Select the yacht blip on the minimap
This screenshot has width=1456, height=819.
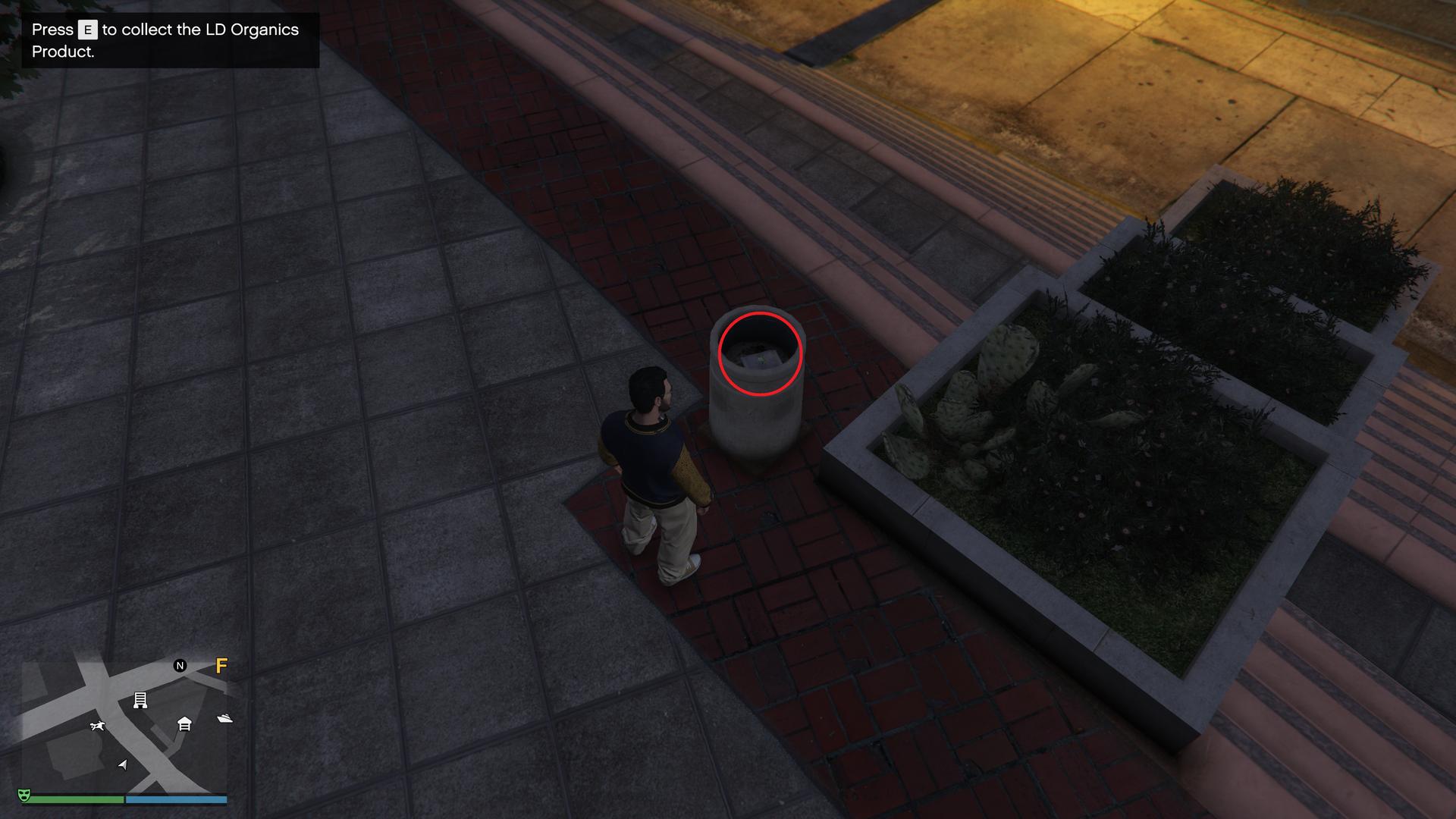[224, 717]
